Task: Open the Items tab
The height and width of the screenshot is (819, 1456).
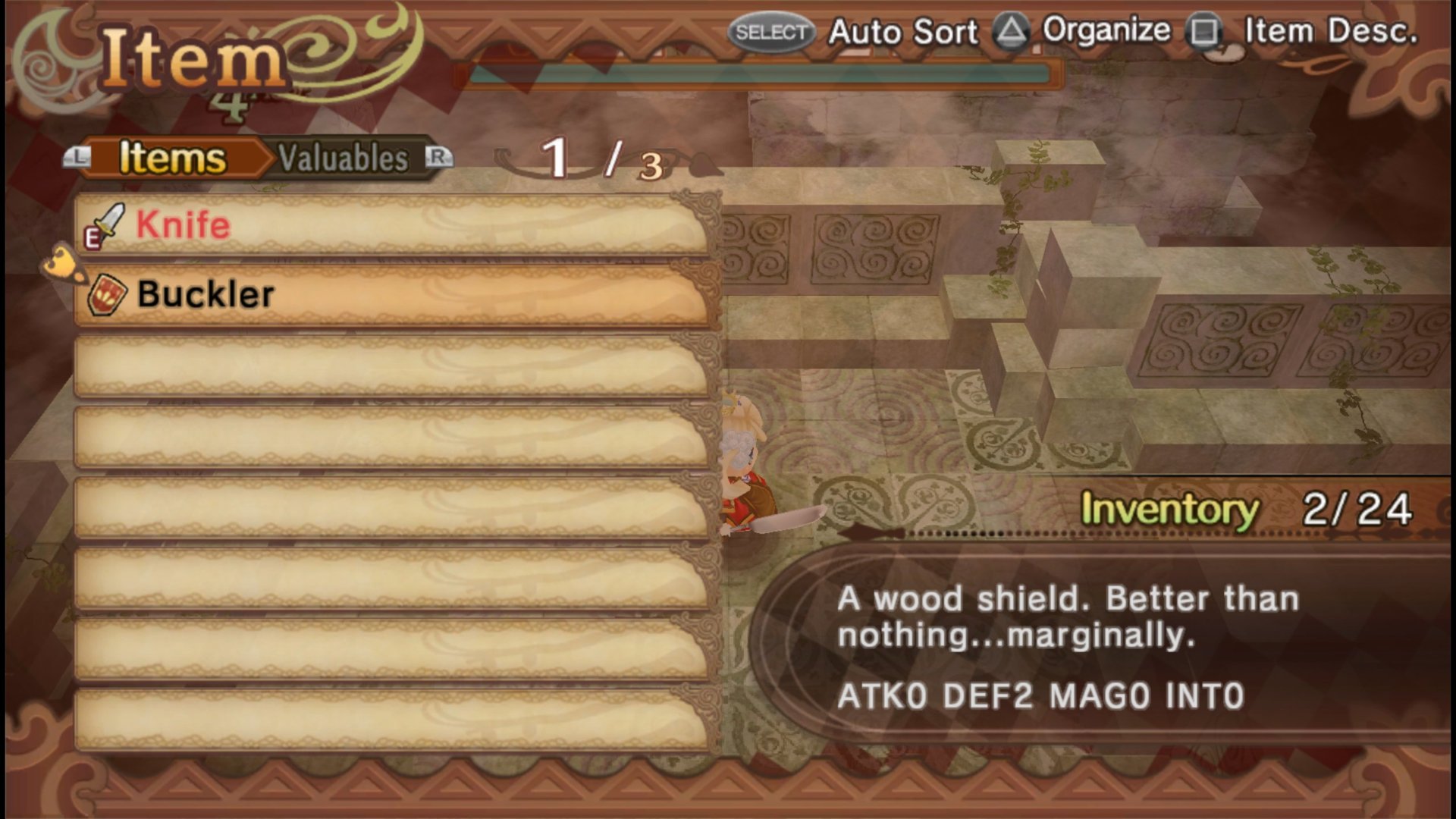Action: click(172, 158)
